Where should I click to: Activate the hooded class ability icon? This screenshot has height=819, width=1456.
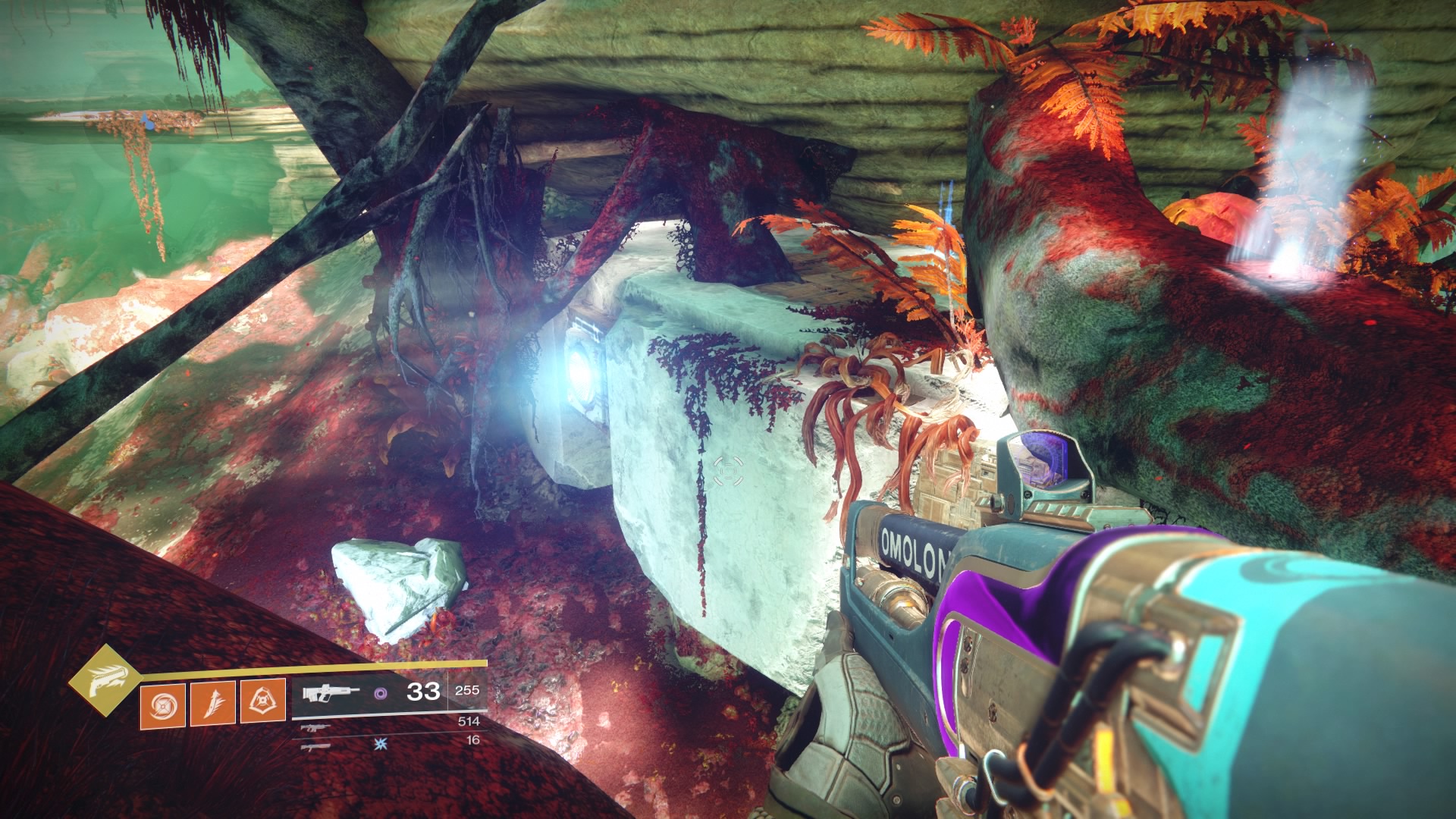pos(262,701)
